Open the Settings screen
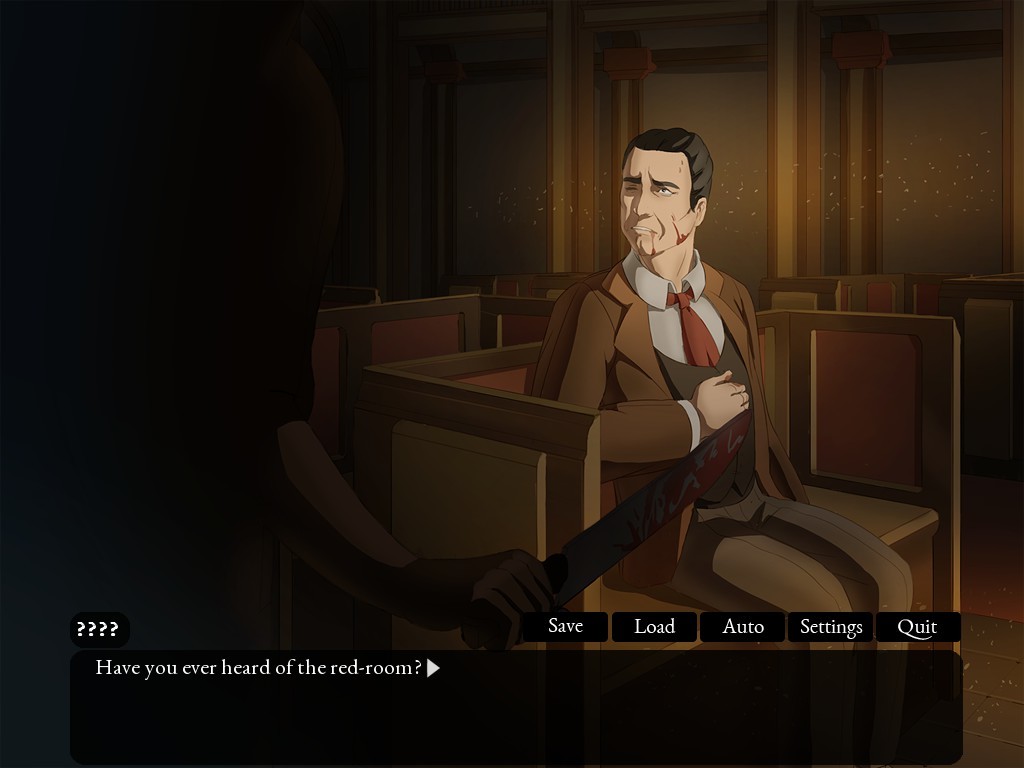The image size is (1024, 768). 831,627
